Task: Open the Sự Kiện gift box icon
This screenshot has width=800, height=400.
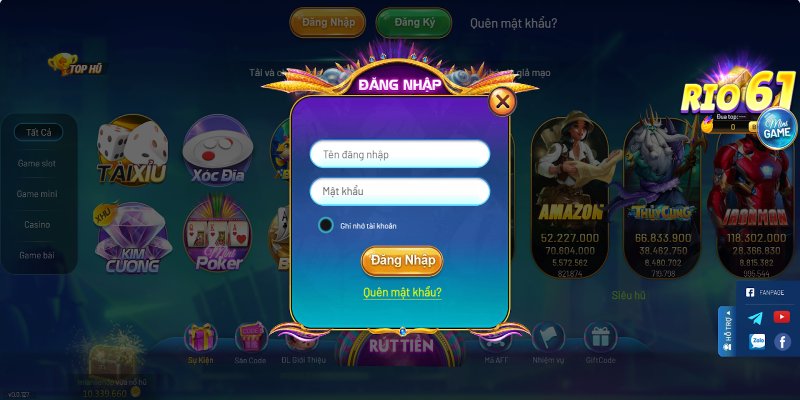Action: [x=201, y=338]
